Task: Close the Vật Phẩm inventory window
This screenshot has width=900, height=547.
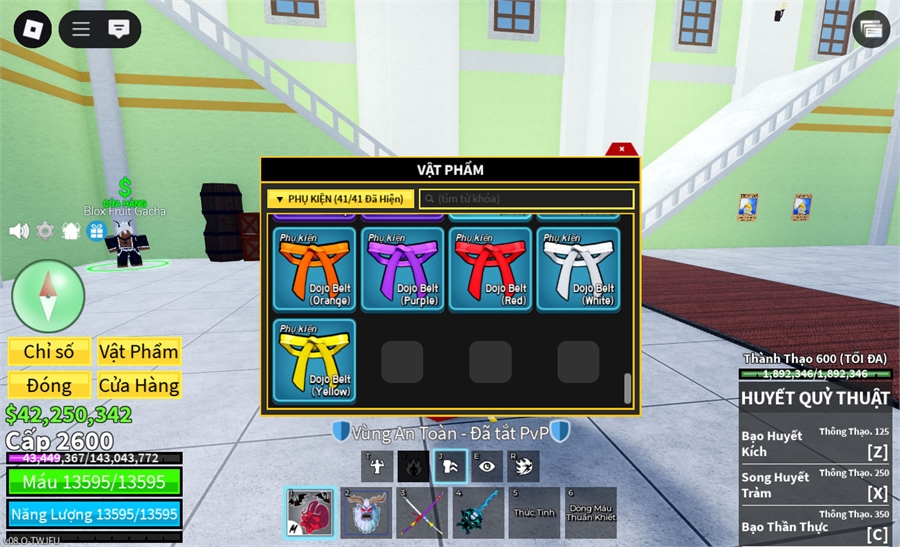Action: tap(622, 149)
